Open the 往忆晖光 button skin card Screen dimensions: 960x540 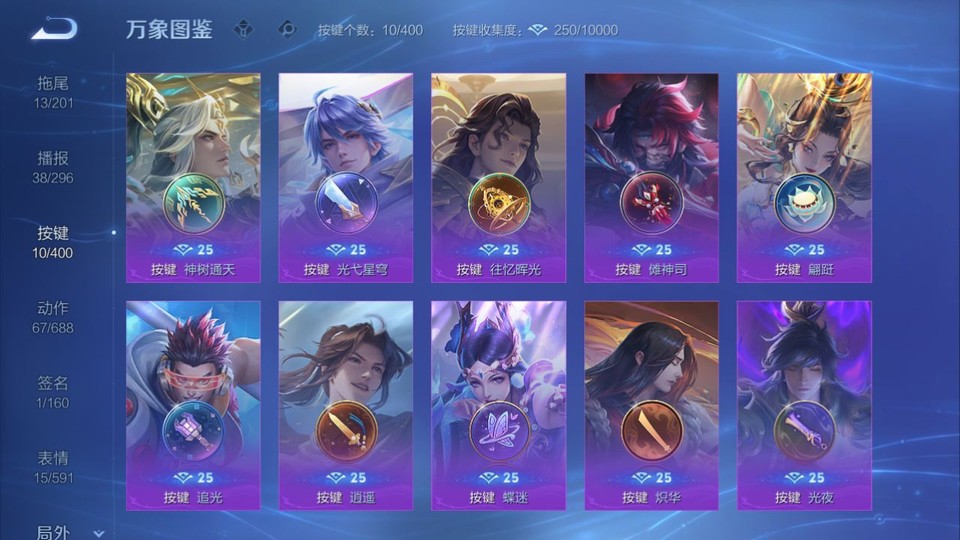tap(498, 177)
